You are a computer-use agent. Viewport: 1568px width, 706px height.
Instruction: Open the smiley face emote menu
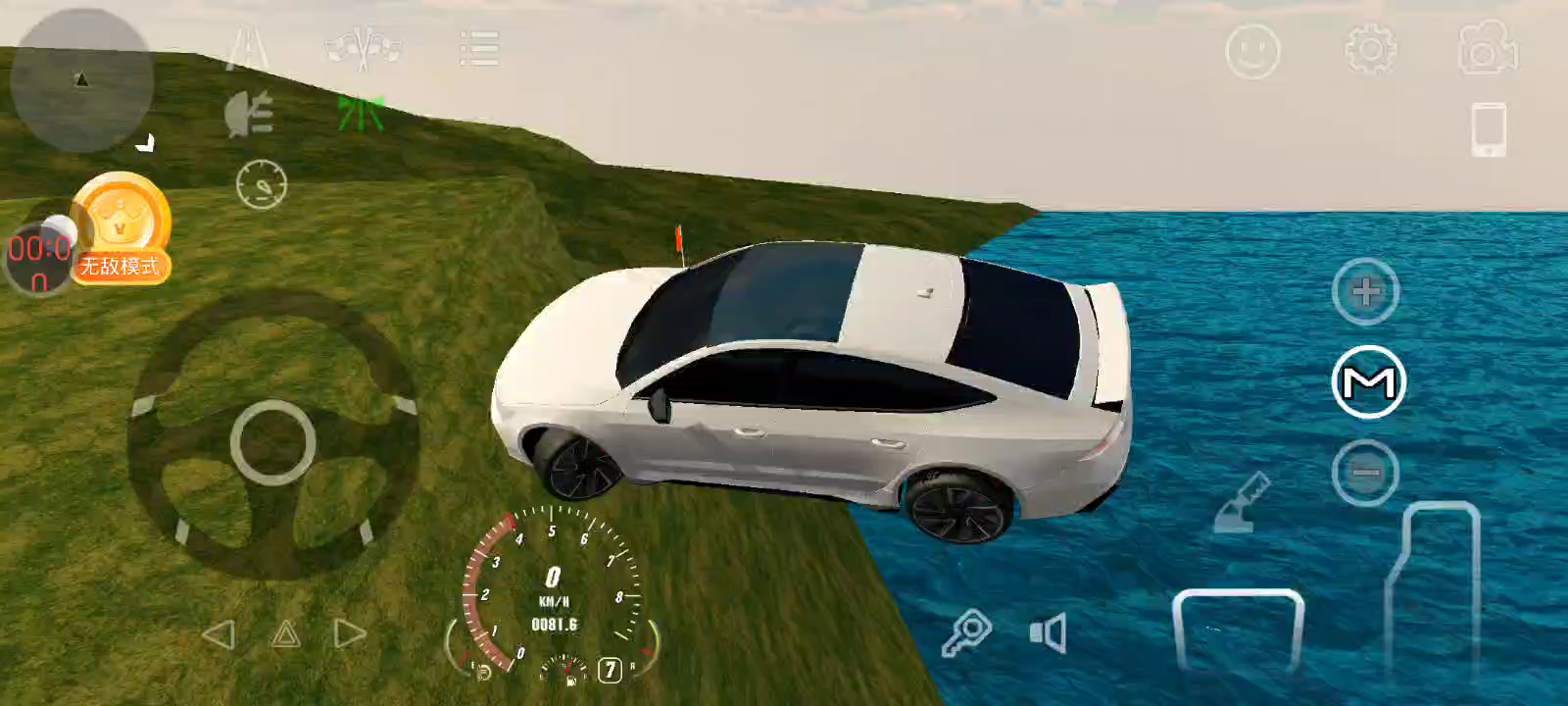(1252, 51)
